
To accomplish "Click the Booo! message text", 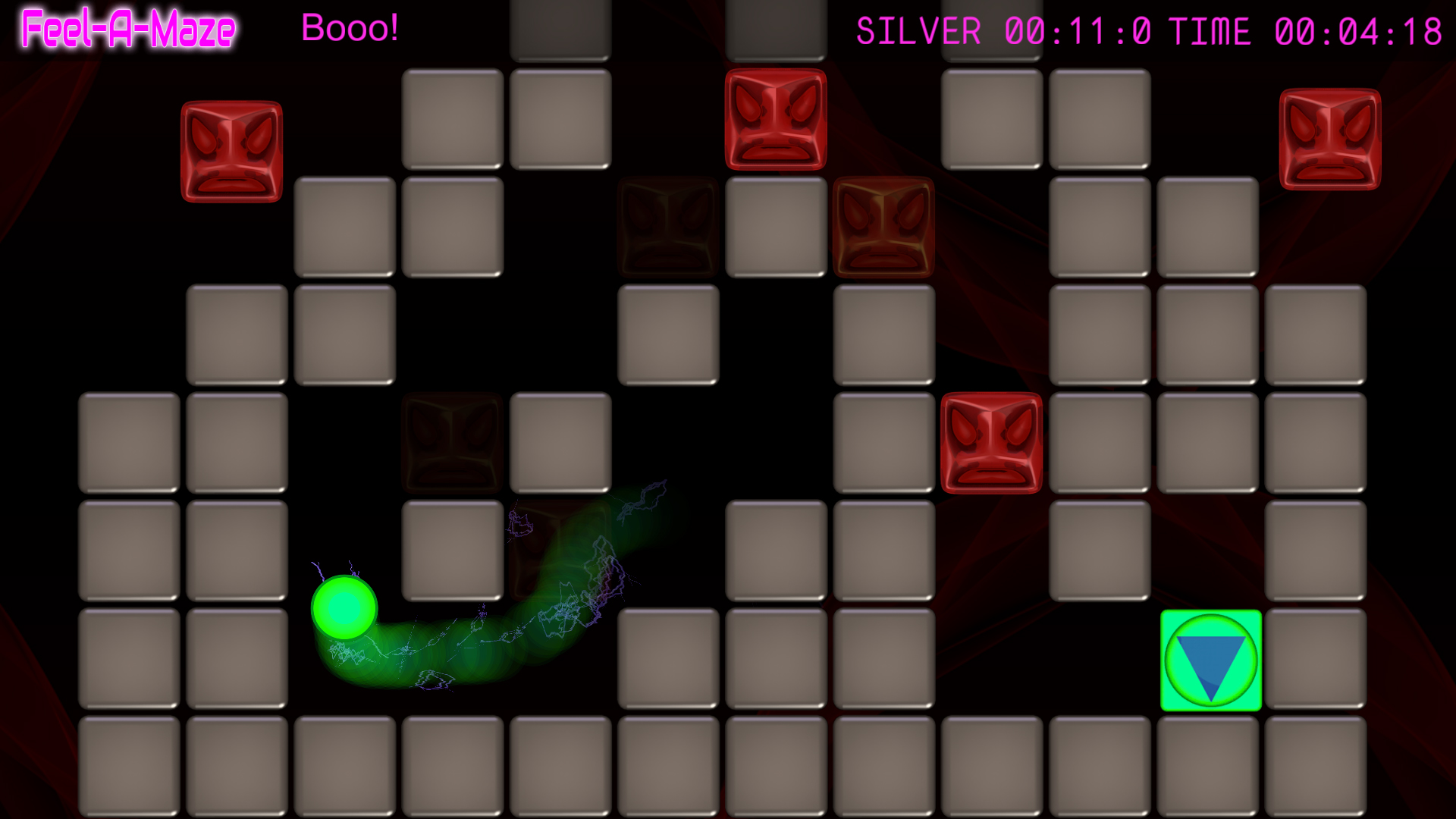I will 350,29.
